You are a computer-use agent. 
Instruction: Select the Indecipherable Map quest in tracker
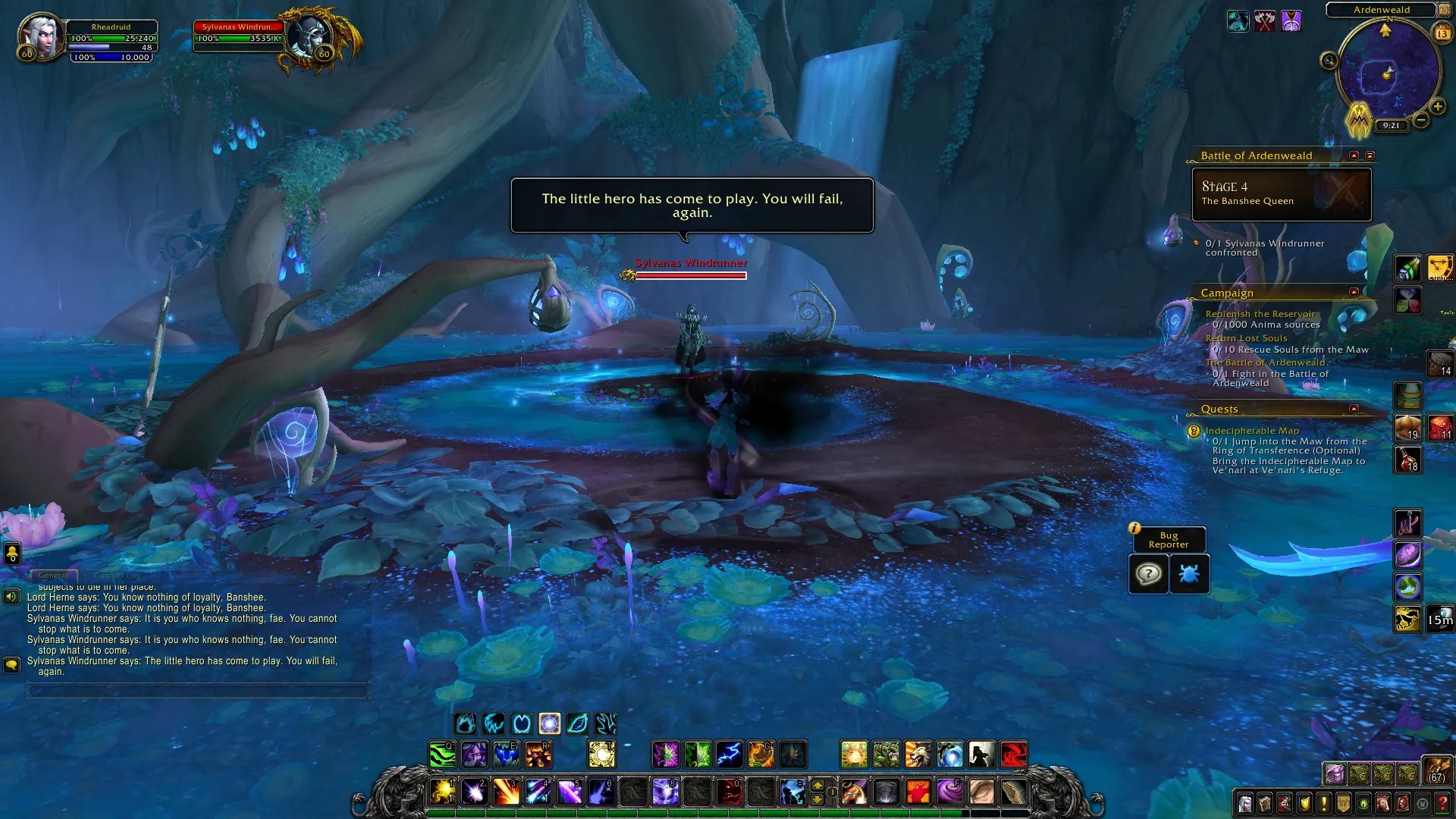1252,431
